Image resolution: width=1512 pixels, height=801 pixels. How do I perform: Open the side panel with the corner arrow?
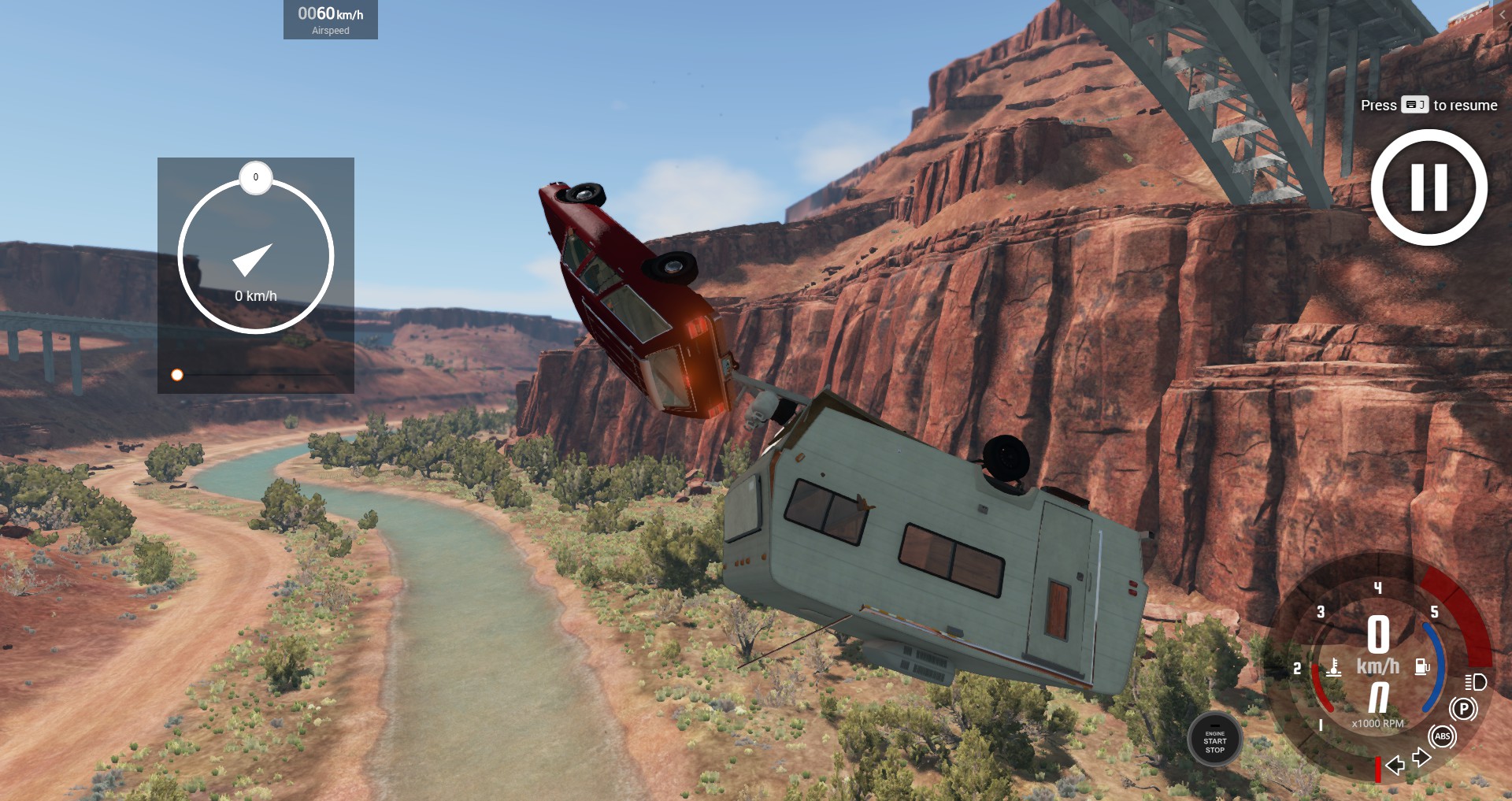coord(1503,14)
